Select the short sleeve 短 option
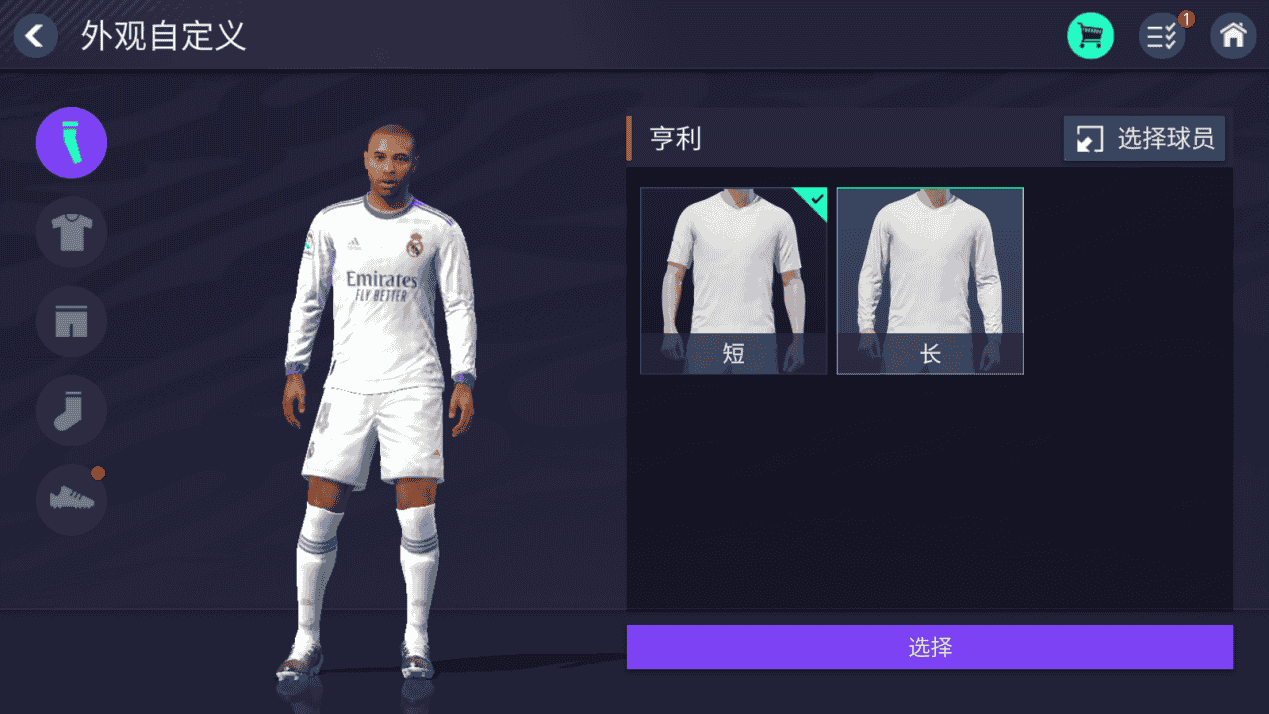 [733, 281]
